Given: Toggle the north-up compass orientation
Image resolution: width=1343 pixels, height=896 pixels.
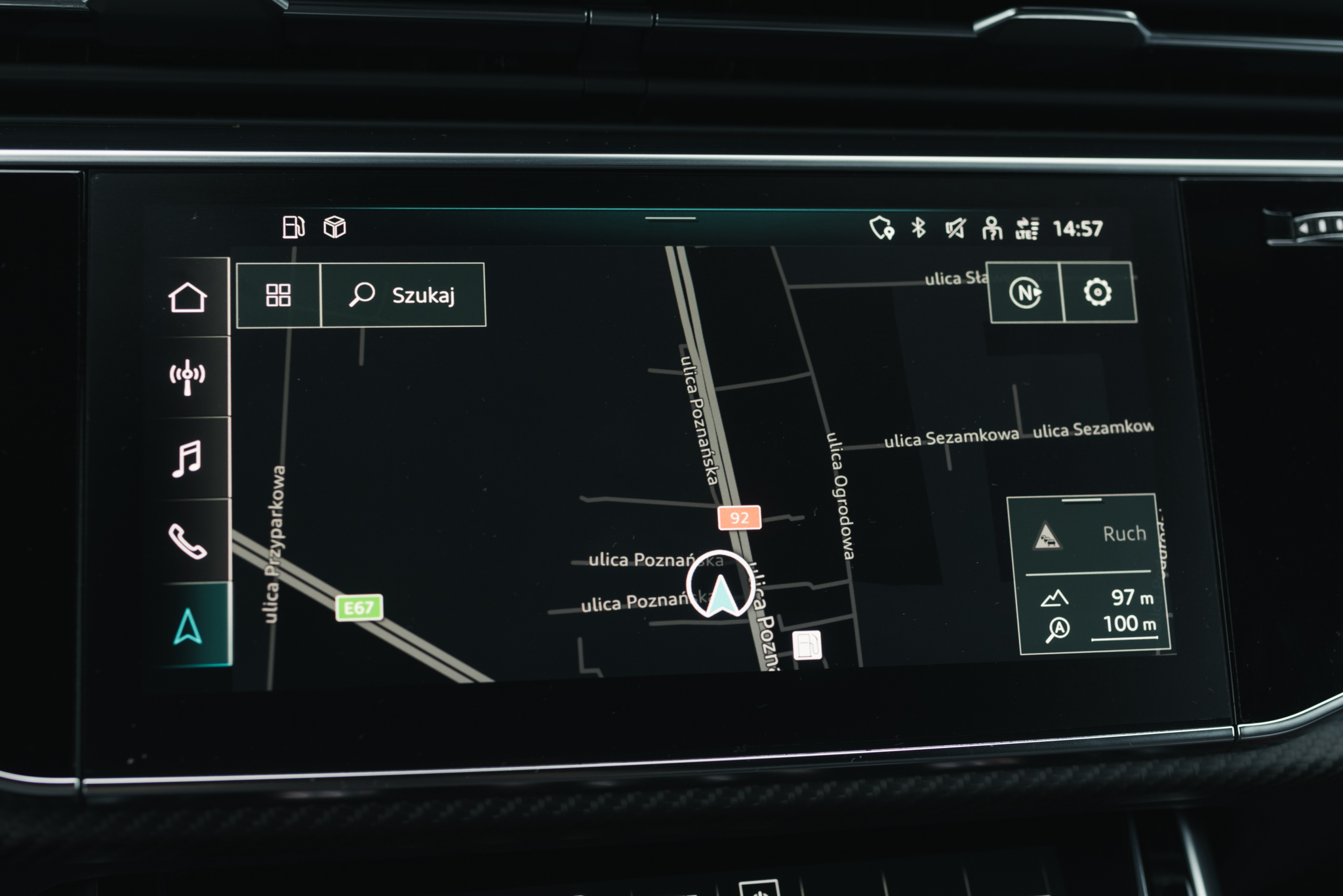Looking at the screenshot, I should 1026,292.
